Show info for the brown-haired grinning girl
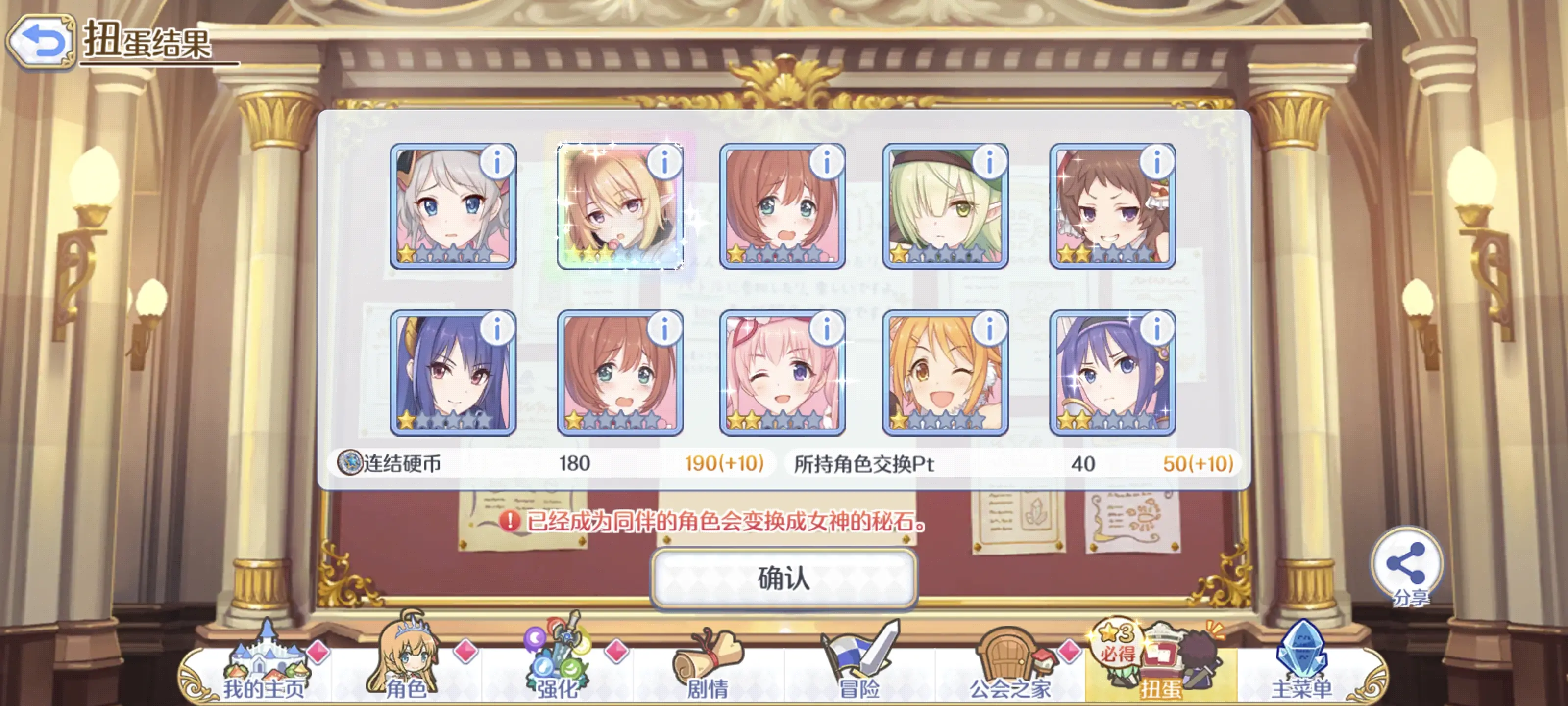This screenshot has width=1568, height=706. pyautogui.click(x=1156, y=162)
